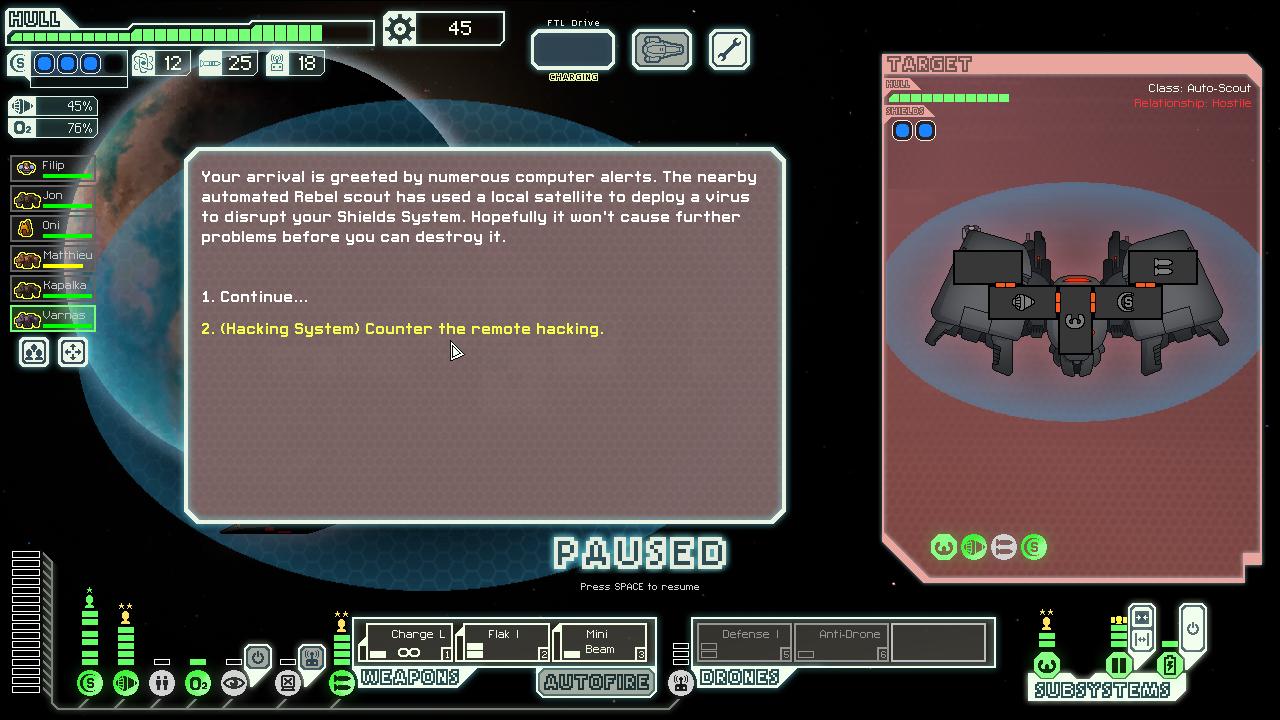
Task: Click the shields system power icon
Action: pyautogui.click(x=90, y=683)
